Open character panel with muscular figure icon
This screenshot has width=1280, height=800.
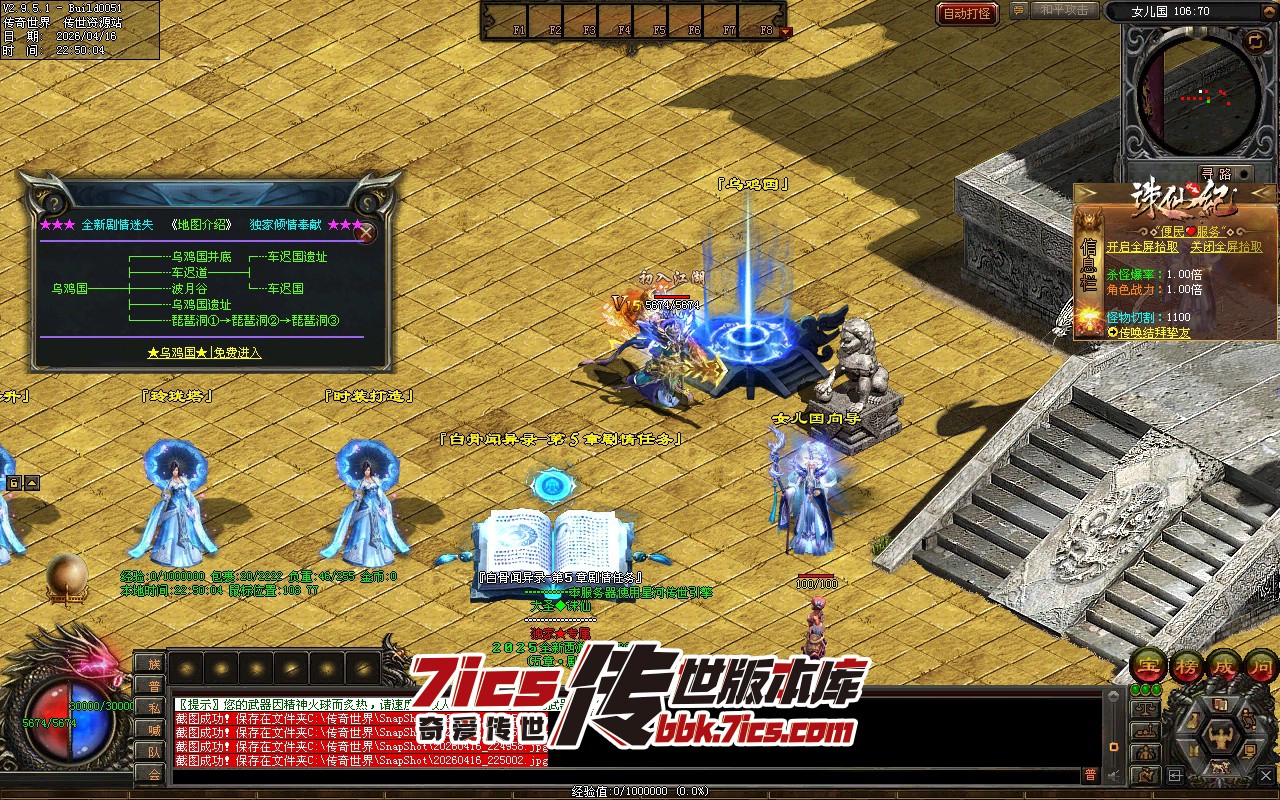(x=1221, y=739)
